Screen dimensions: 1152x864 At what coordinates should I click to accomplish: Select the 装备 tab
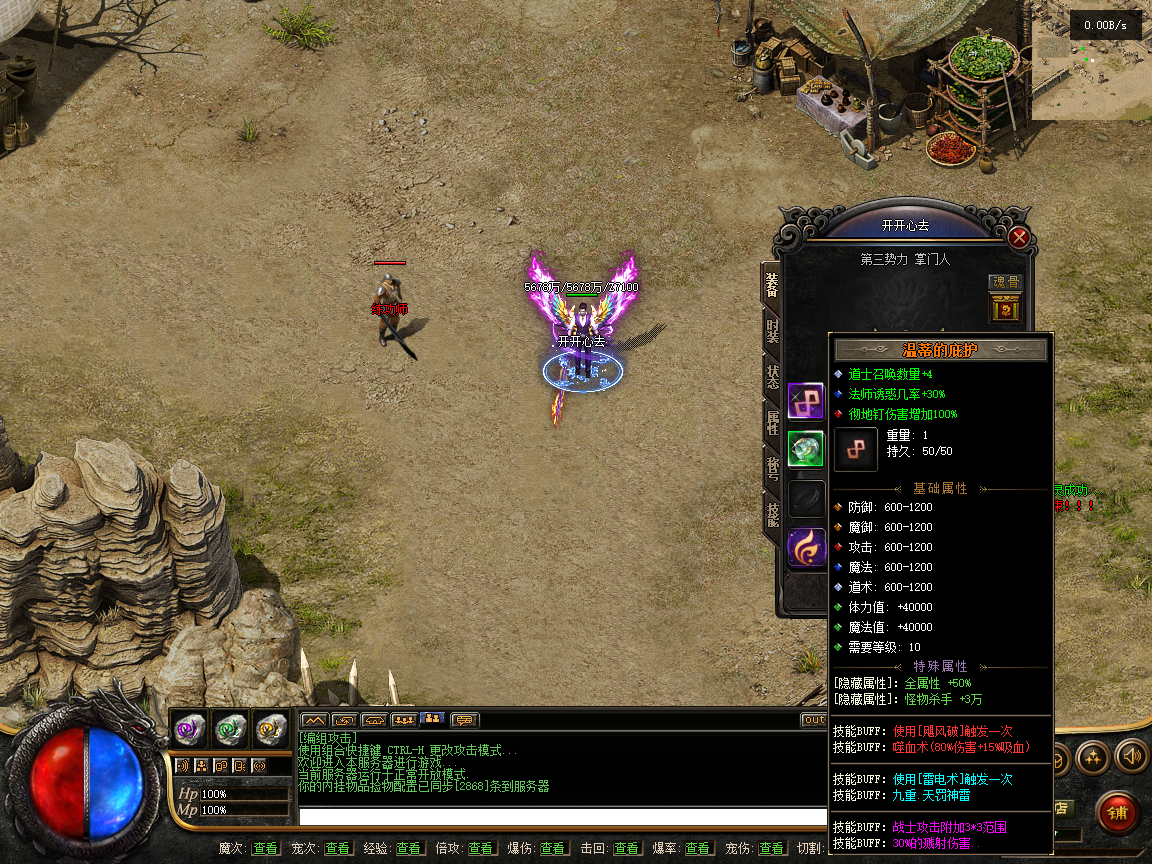[x=772, y=286]
